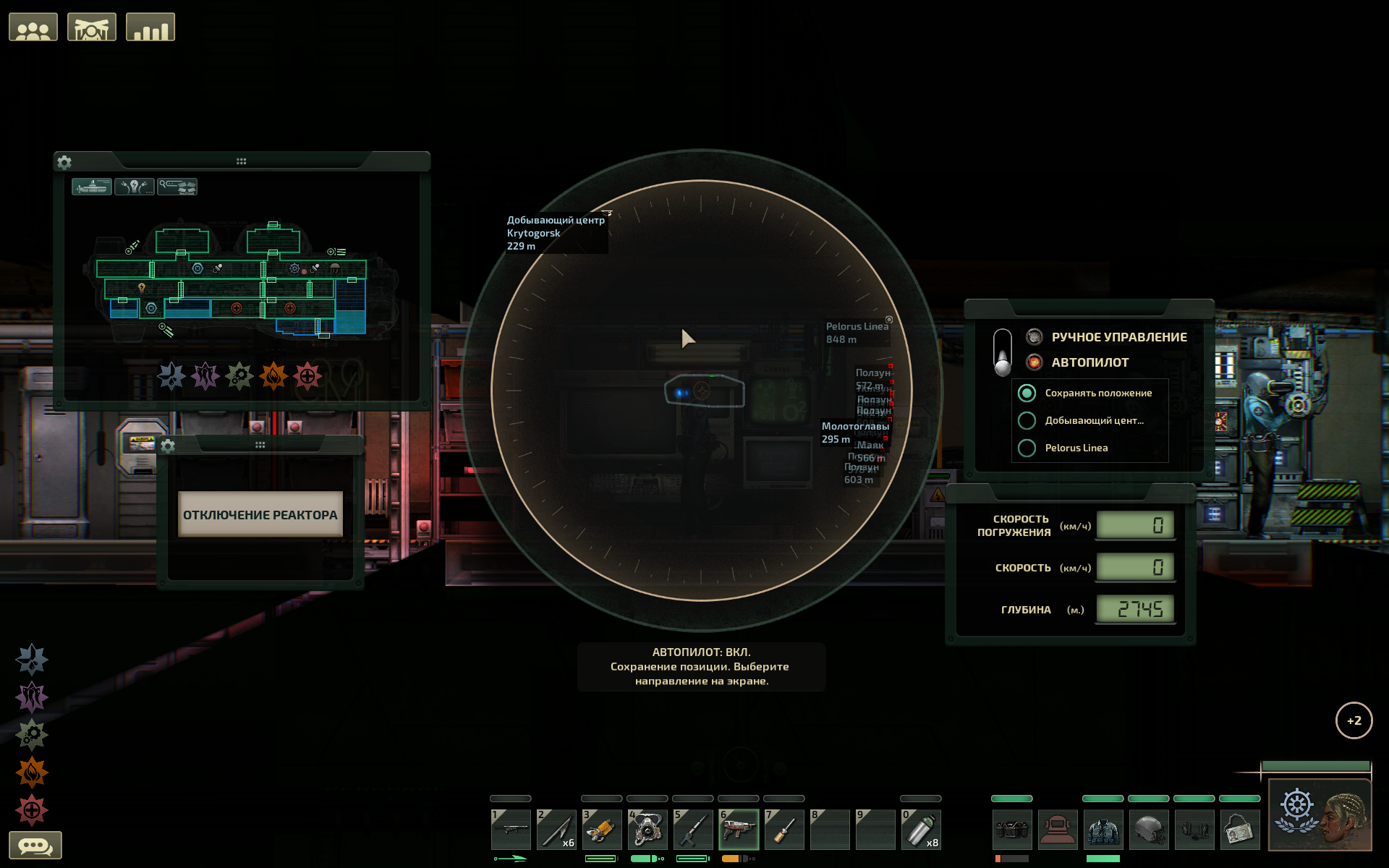Set autopilot destination to Добывающий центр
The width and height of the screenshot is (1389, 868).
coord(1027,420)
